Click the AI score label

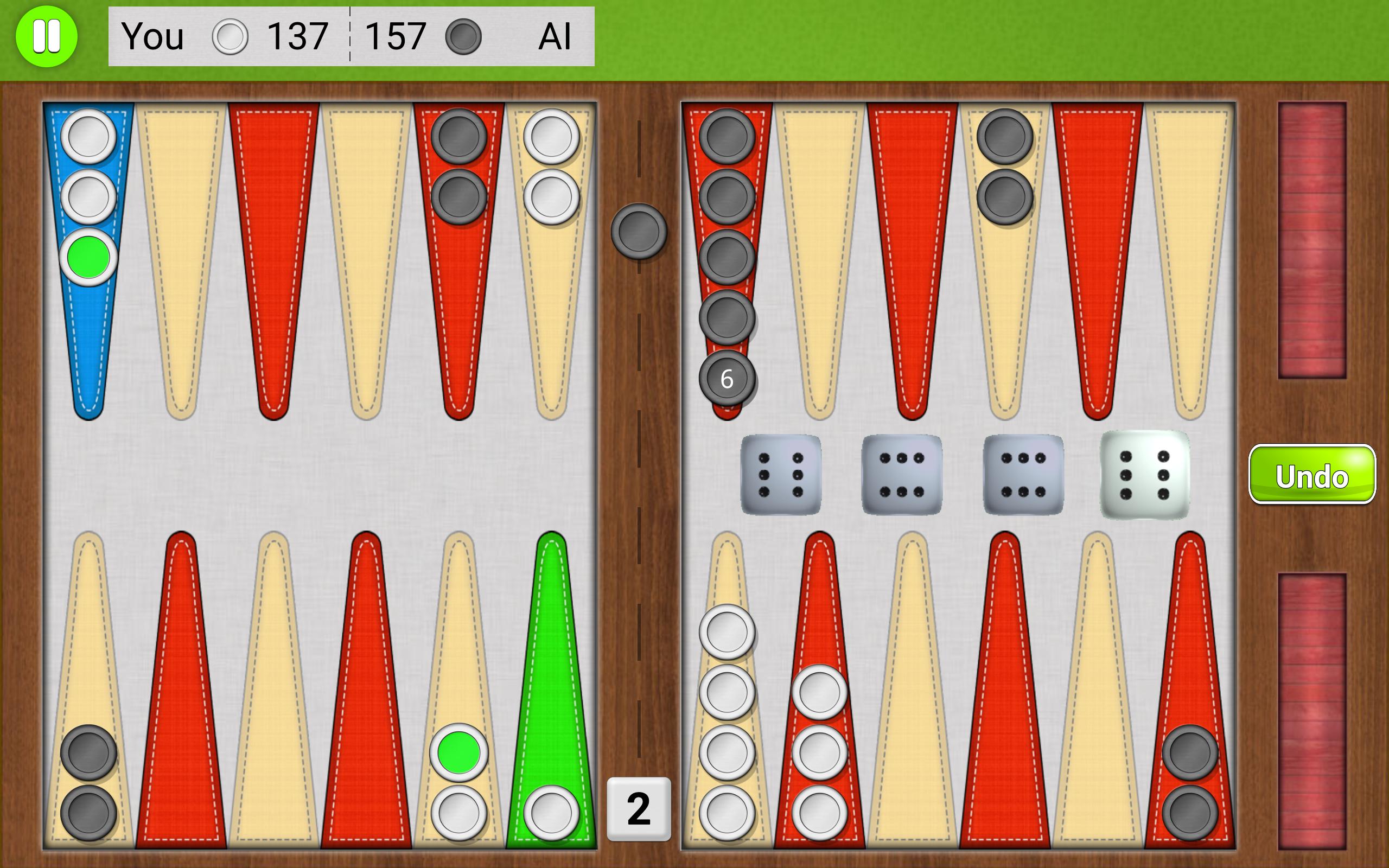(555, 37)
